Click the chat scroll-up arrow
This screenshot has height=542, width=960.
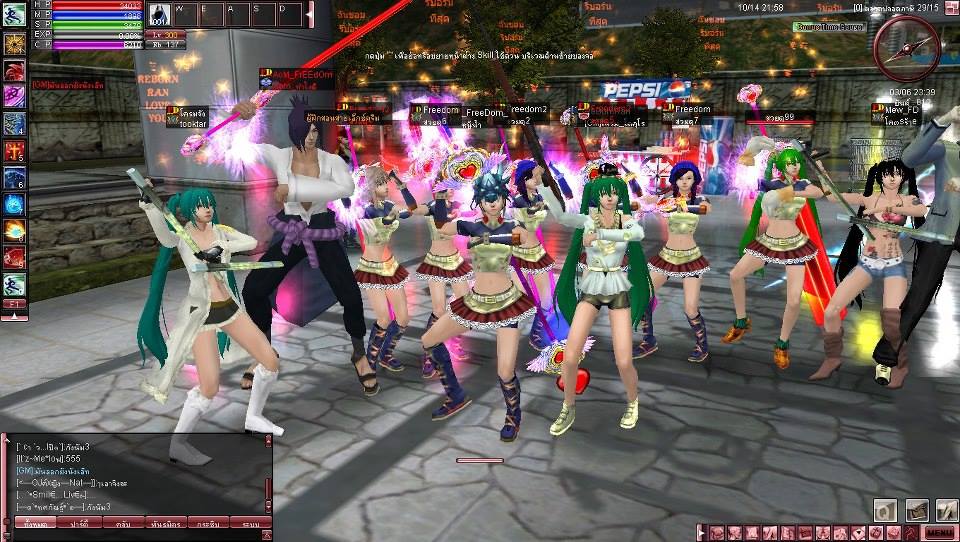tap(267, 441)
